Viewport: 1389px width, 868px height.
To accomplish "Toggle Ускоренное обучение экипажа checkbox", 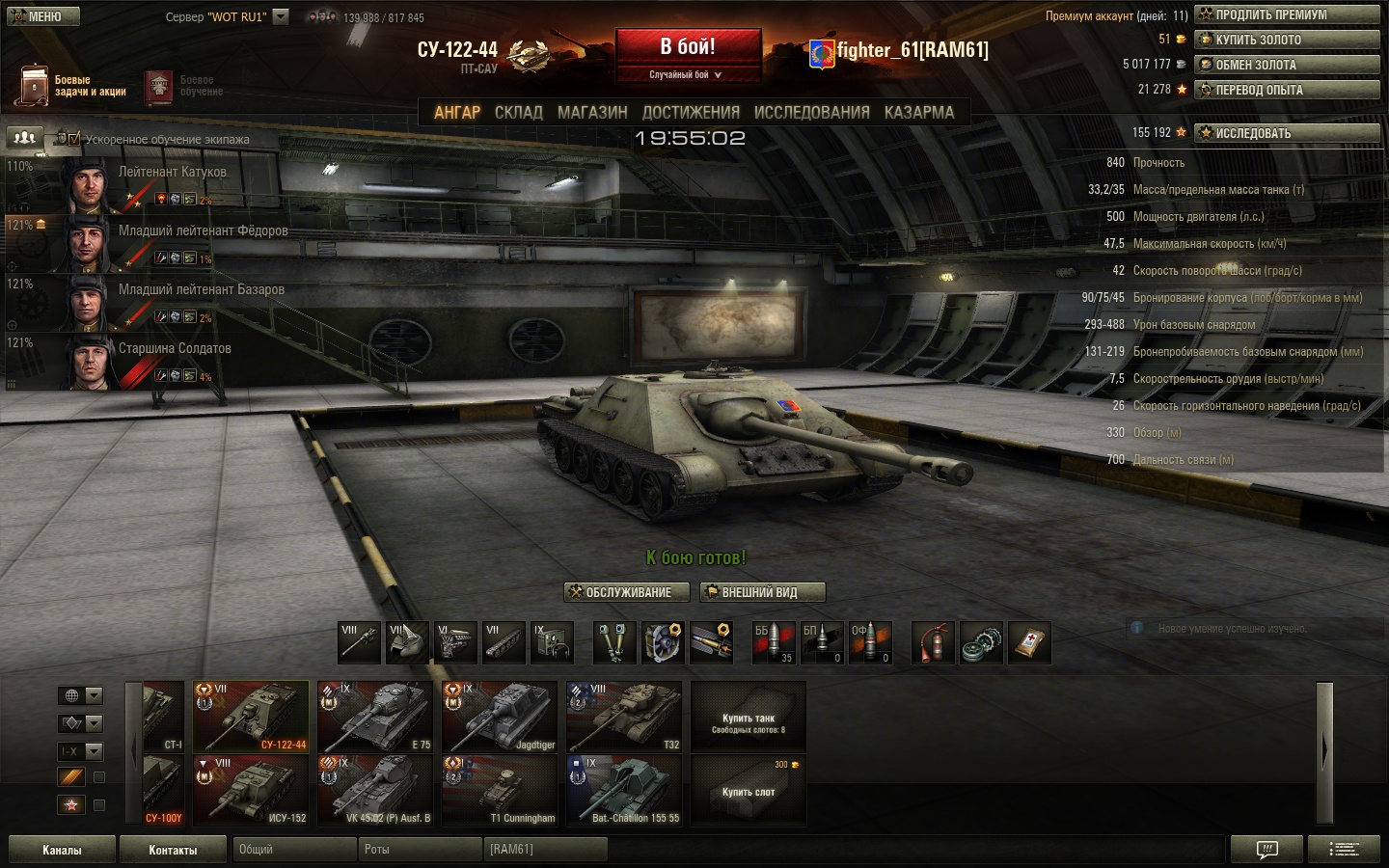I will 74,139.
